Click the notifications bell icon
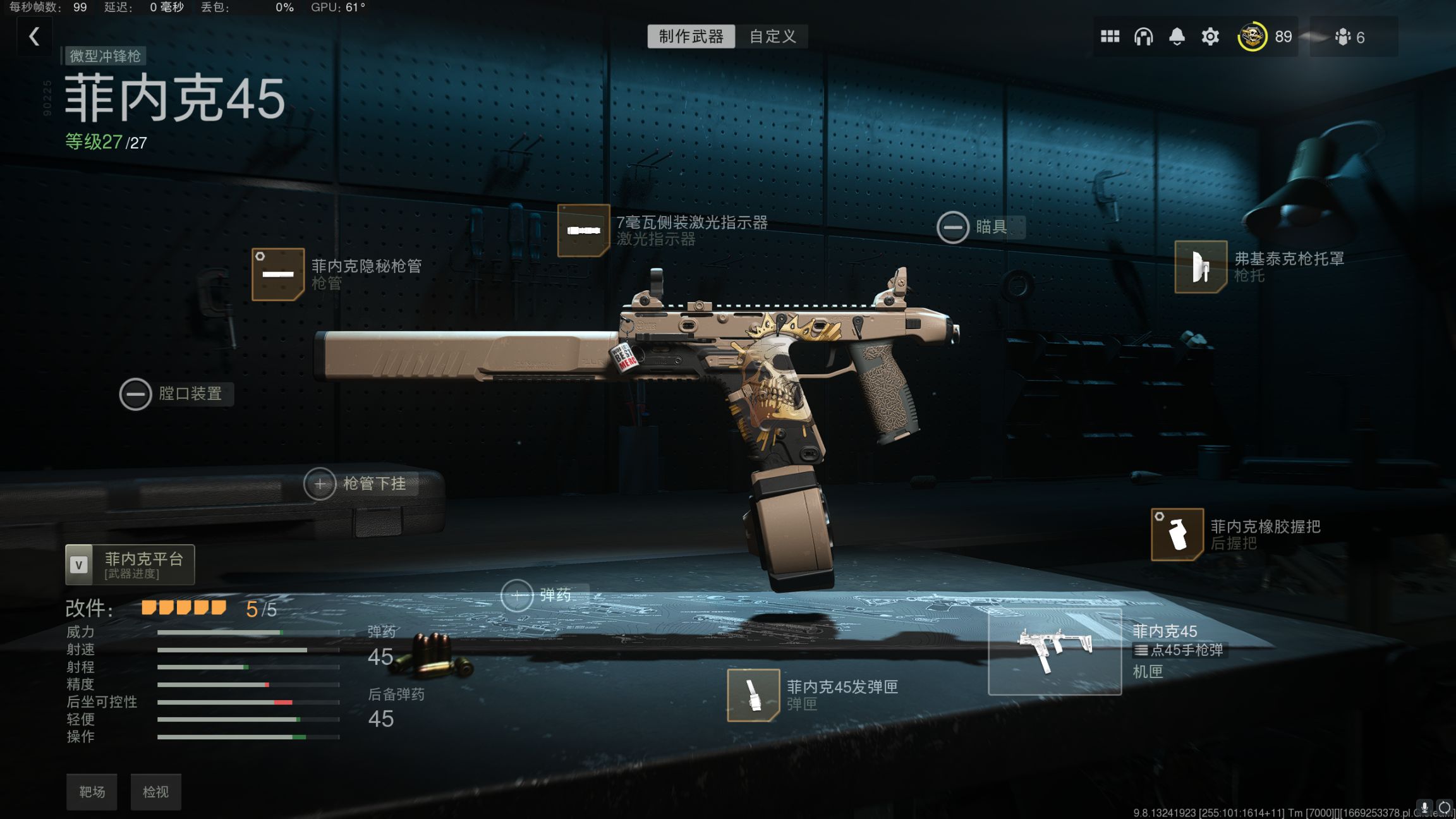Viewport: 1456px width, 819px height. click(x=1177, y=36)
